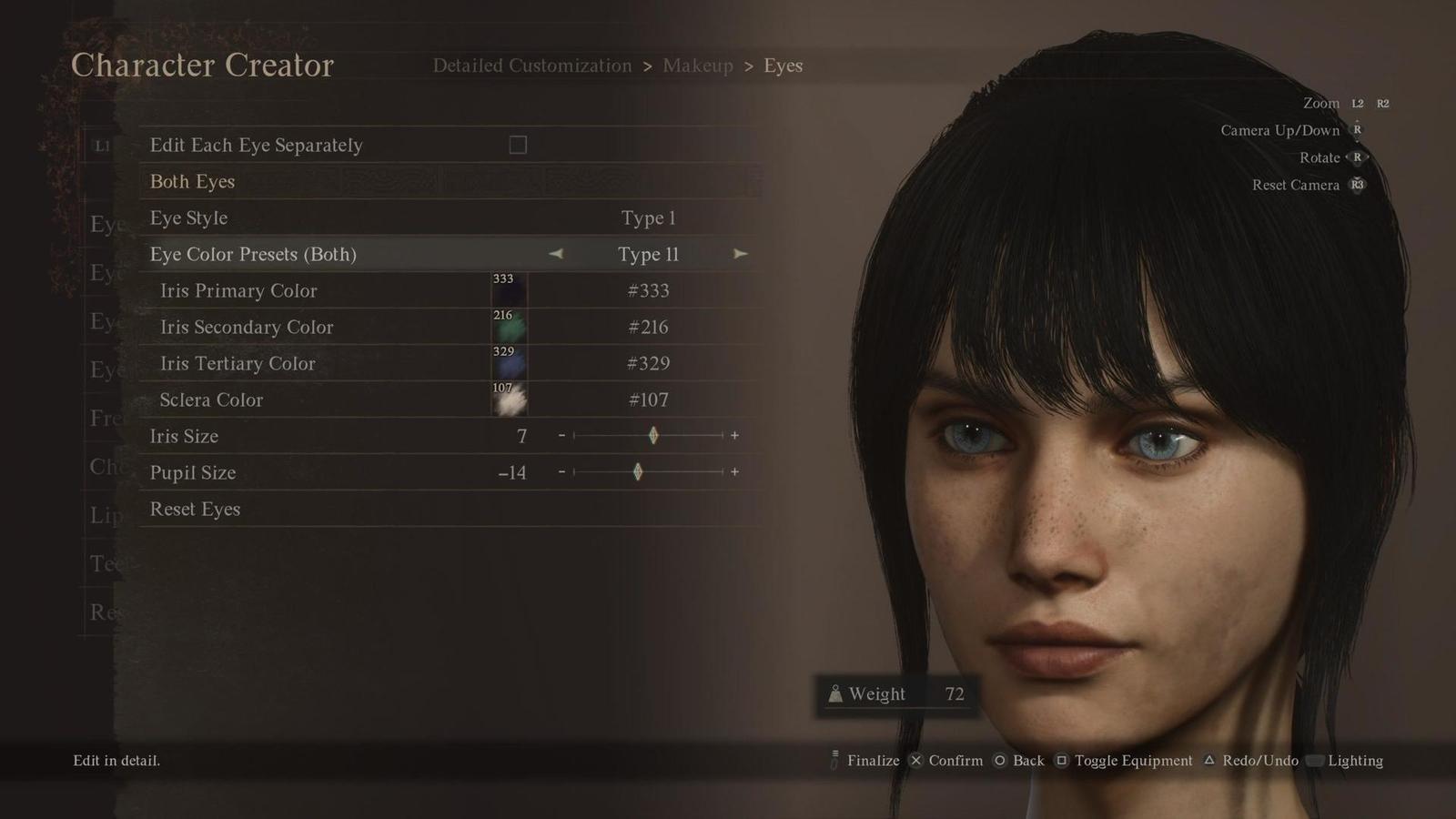Decrease Pupil Size with the minus button
The height and width of the screenshot is (819, 1456).
[x=561, y=472]
